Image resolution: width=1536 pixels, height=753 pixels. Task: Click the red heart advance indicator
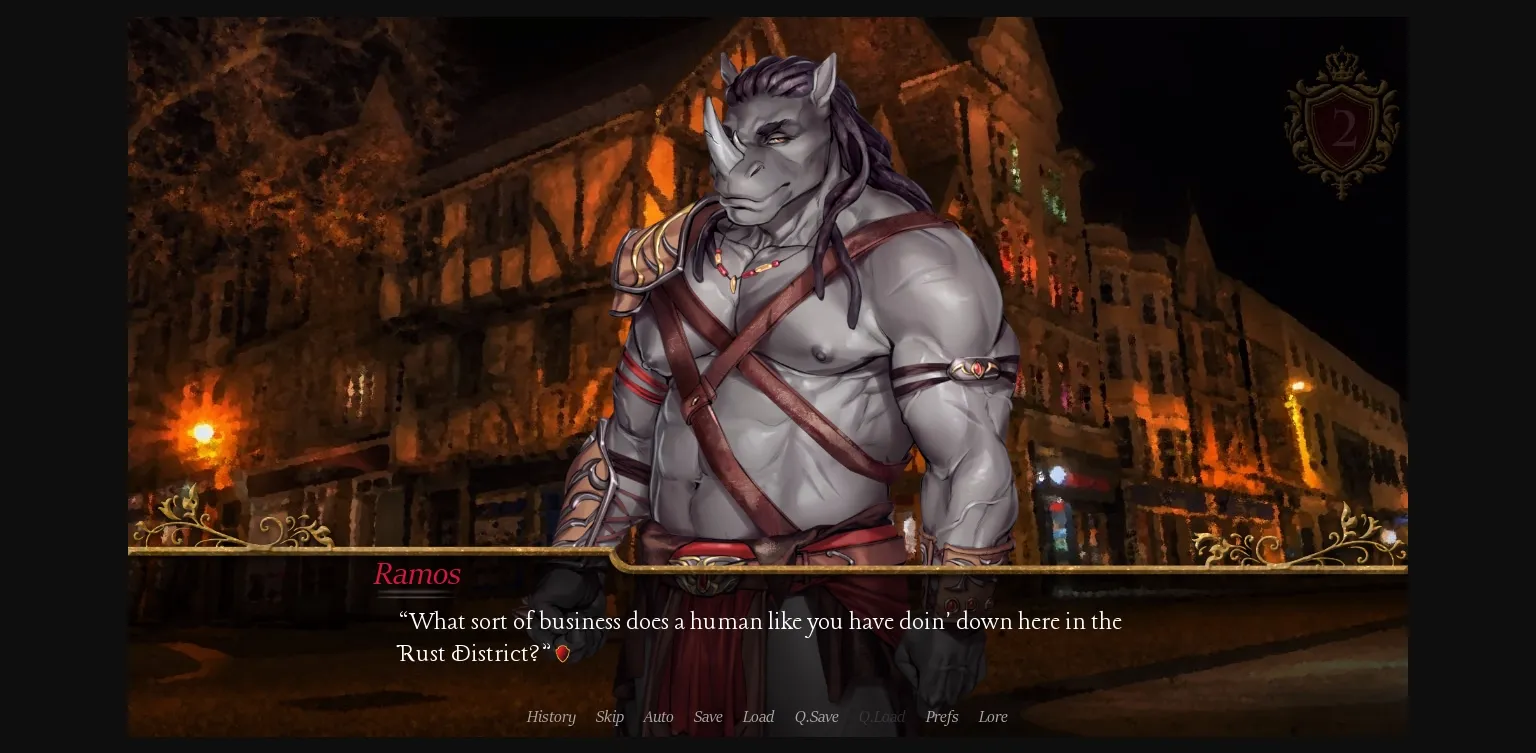point(562,654)
